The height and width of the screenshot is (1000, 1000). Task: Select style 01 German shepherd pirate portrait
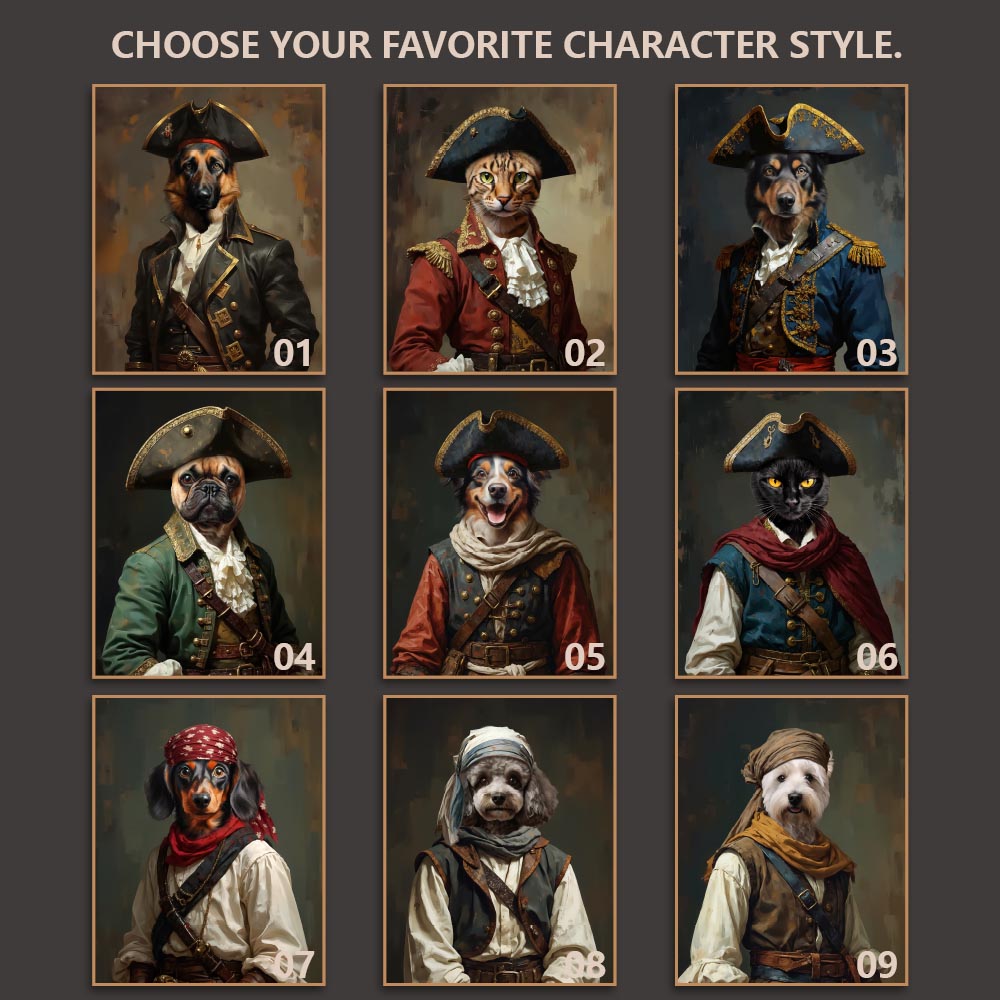coord(209,229)
